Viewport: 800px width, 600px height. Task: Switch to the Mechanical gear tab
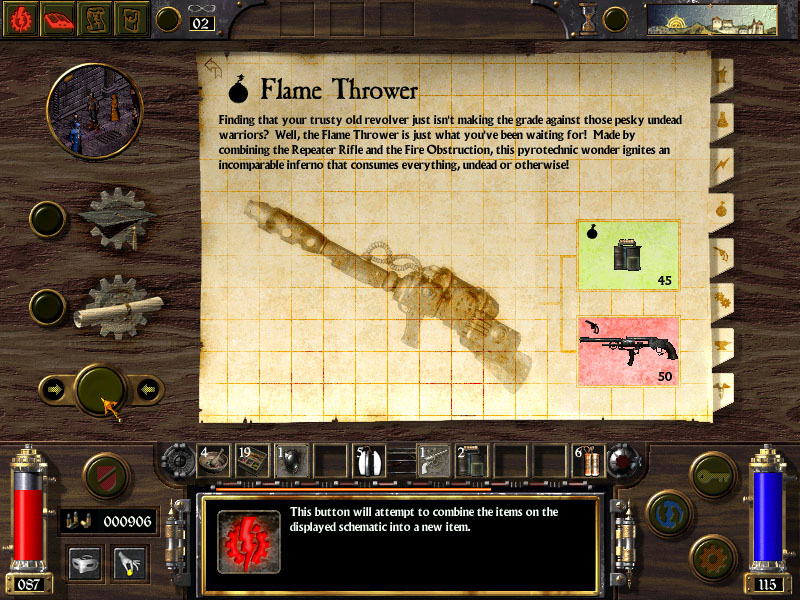pyautogui.click(x=721, y=298)
